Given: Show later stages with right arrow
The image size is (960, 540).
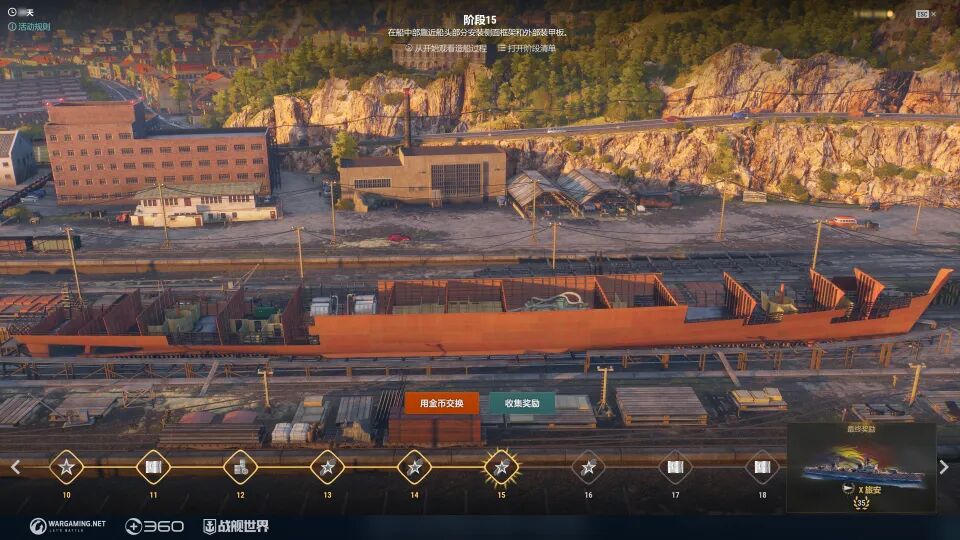Looking at the screenshot, I should pos(944,467).
